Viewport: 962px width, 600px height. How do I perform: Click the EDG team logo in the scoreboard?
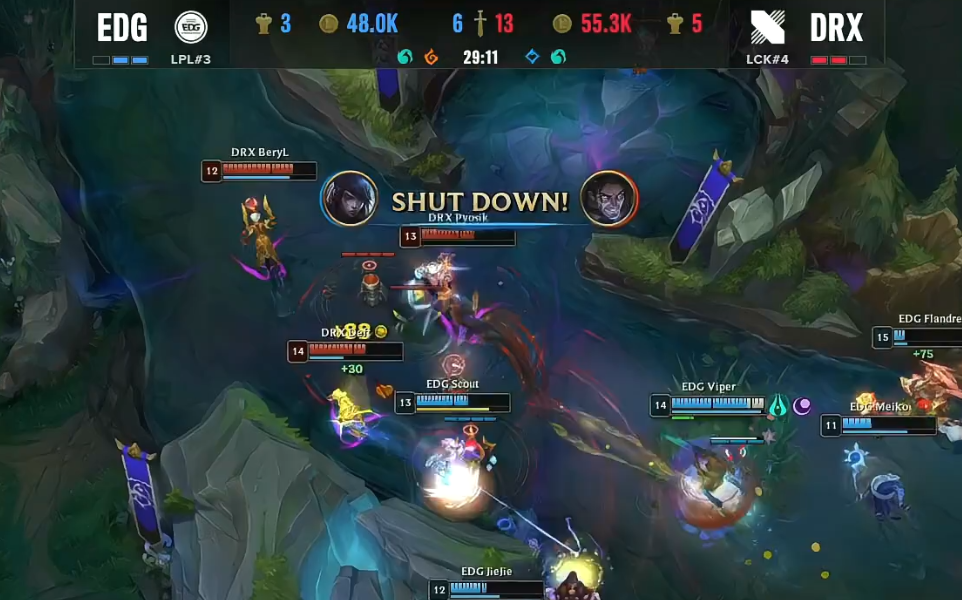click(191, 27)
